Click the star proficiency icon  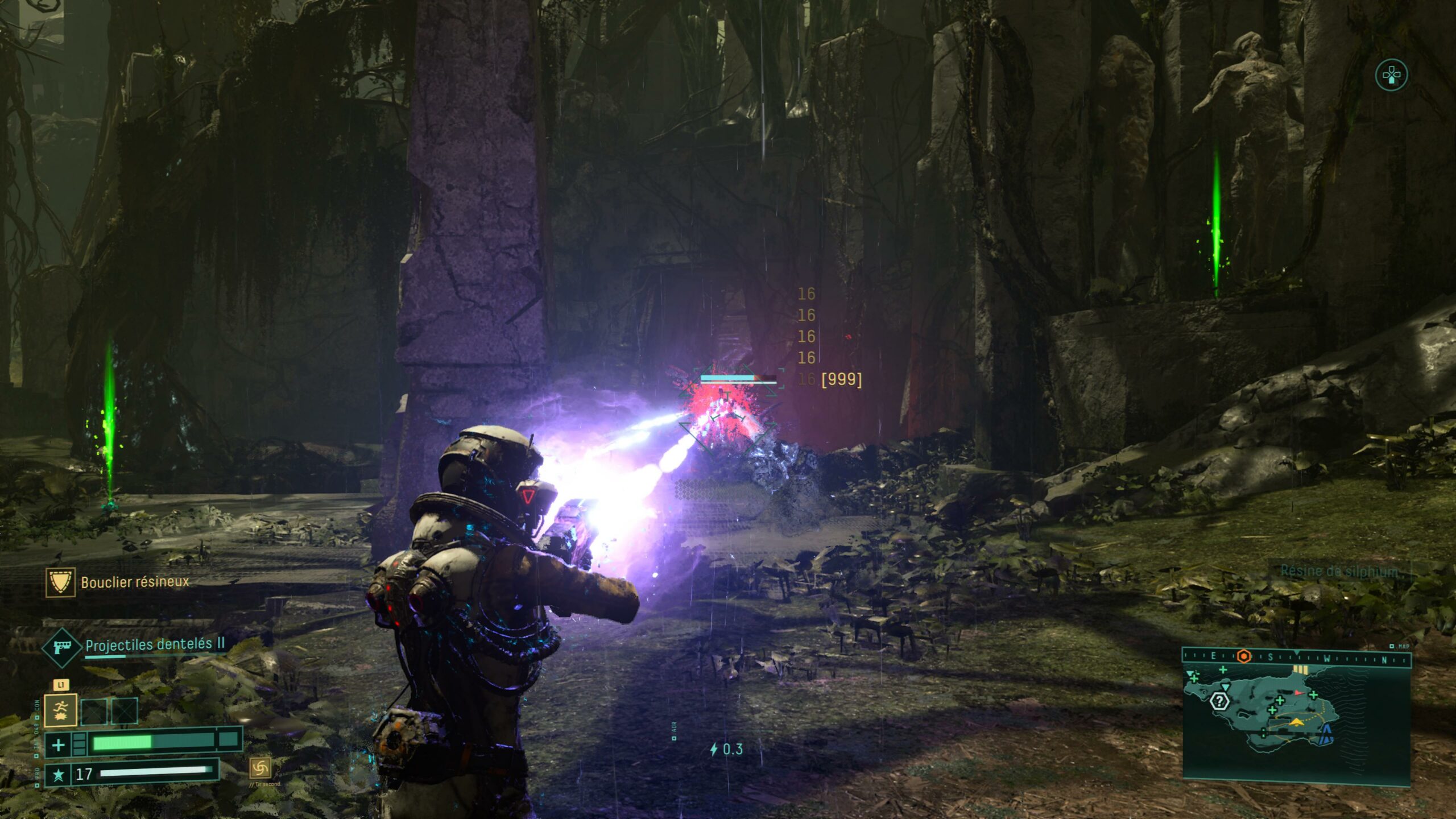tap(58, 775)
